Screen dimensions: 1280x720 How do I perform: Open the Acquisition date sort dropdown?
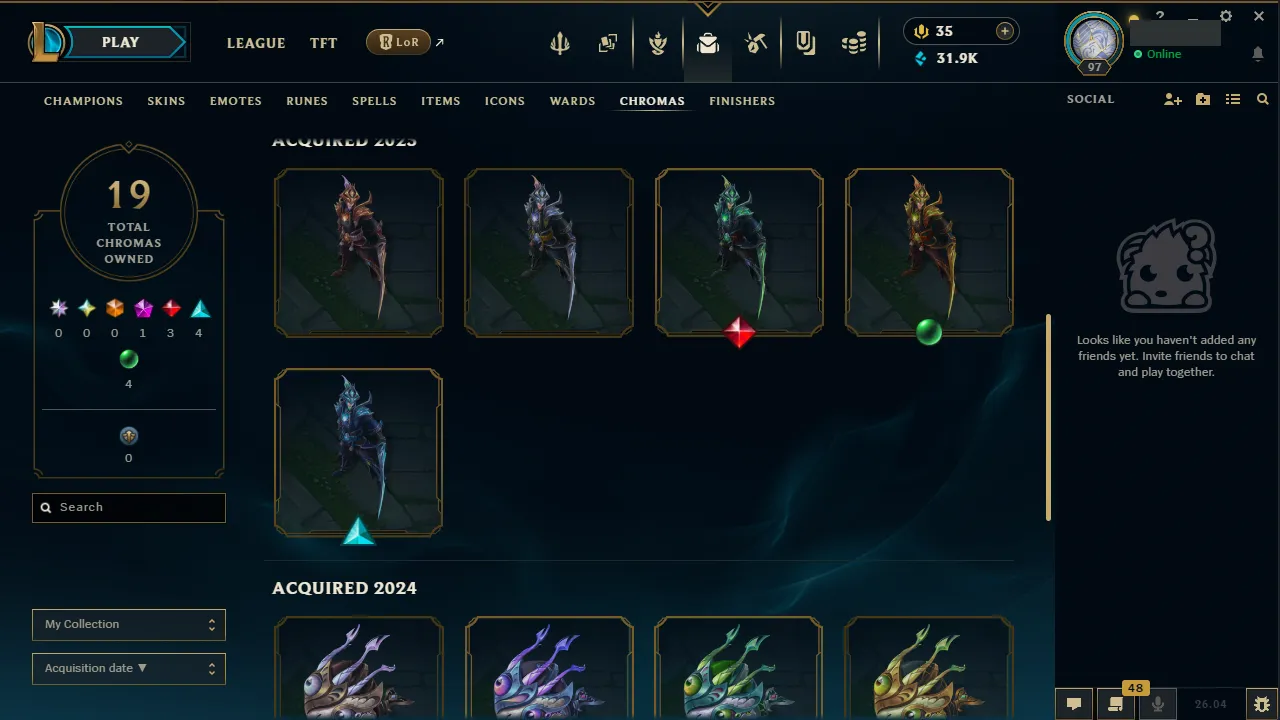(128, 668)
